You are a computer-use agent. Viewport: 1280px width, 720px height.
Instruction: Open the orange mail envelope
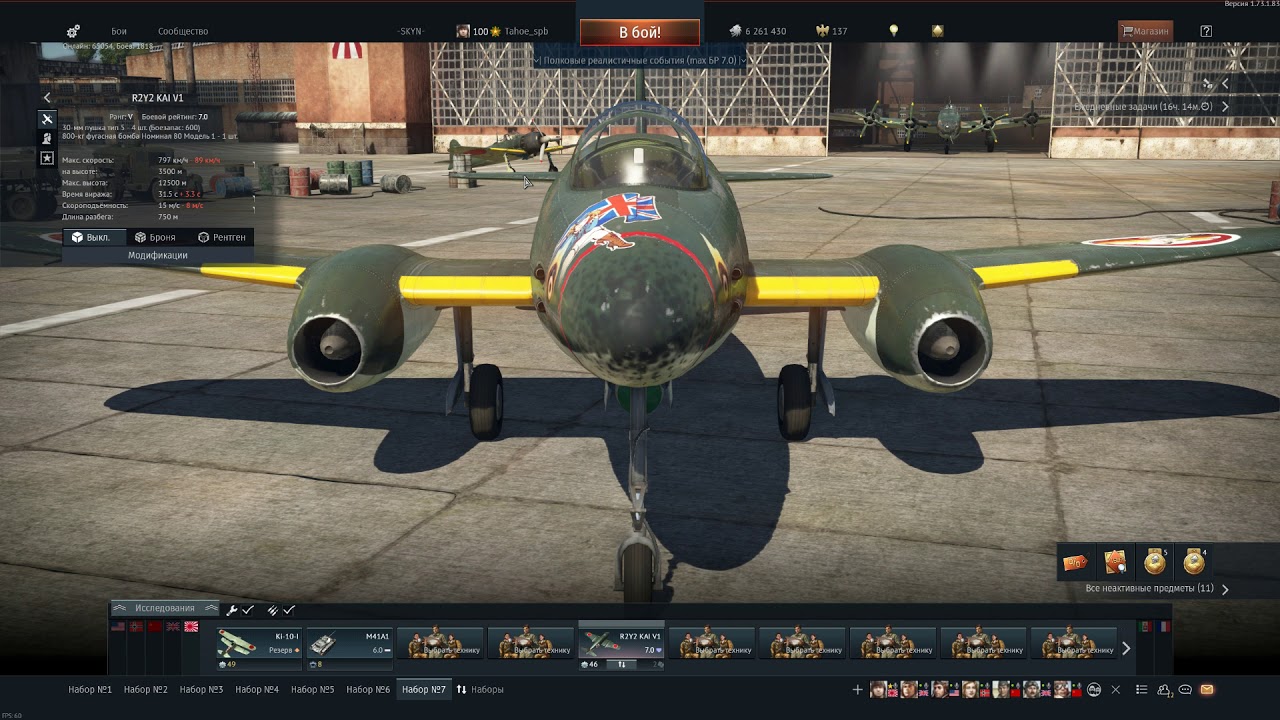point(1207,689)
